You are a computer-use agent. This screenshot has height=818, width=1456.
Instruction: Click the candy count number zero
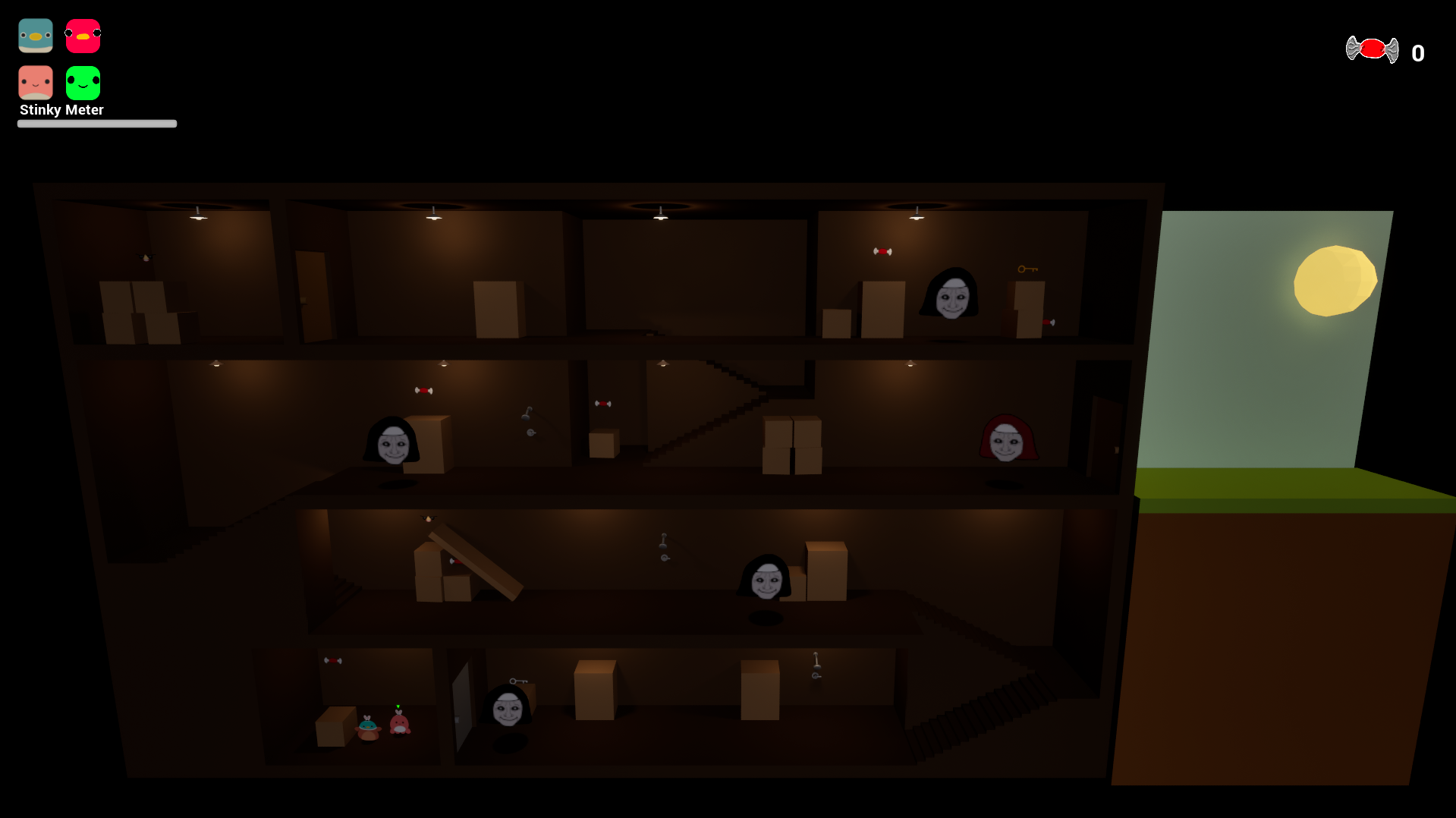(1417, 52)
